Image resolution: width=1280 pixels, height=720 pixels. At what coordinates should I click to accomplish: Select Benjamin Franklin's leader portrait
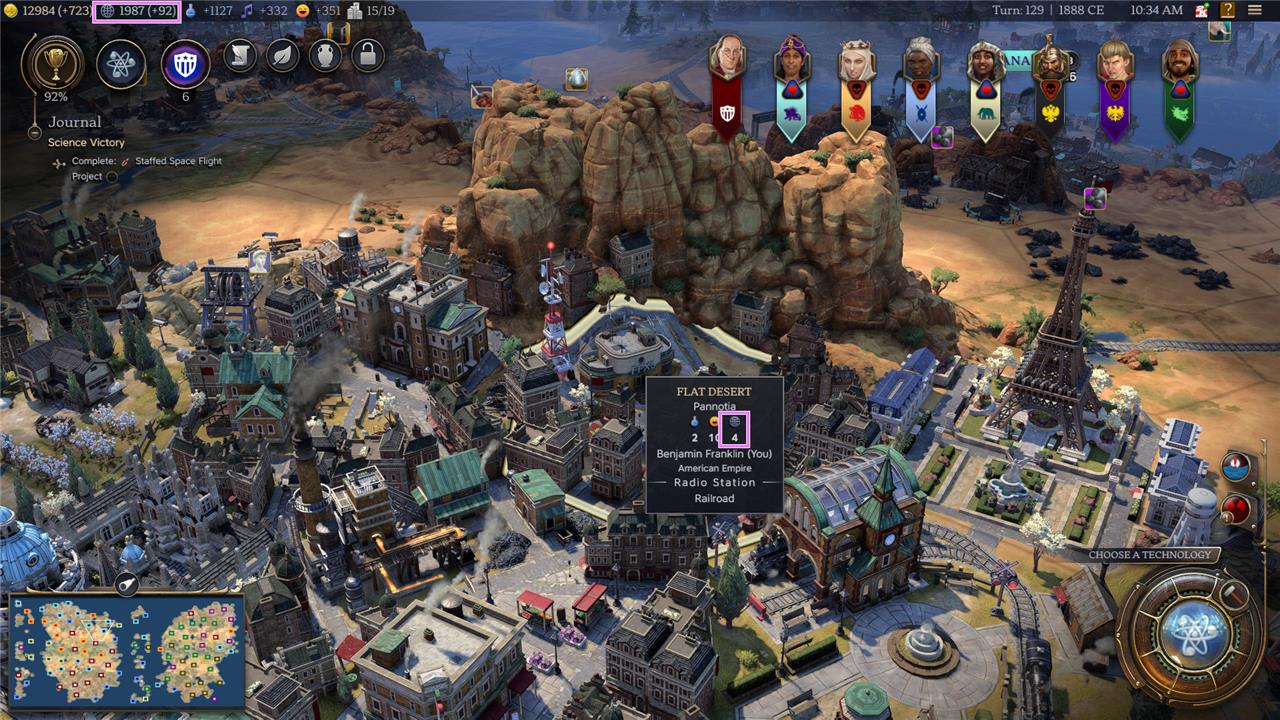[728, 58]
